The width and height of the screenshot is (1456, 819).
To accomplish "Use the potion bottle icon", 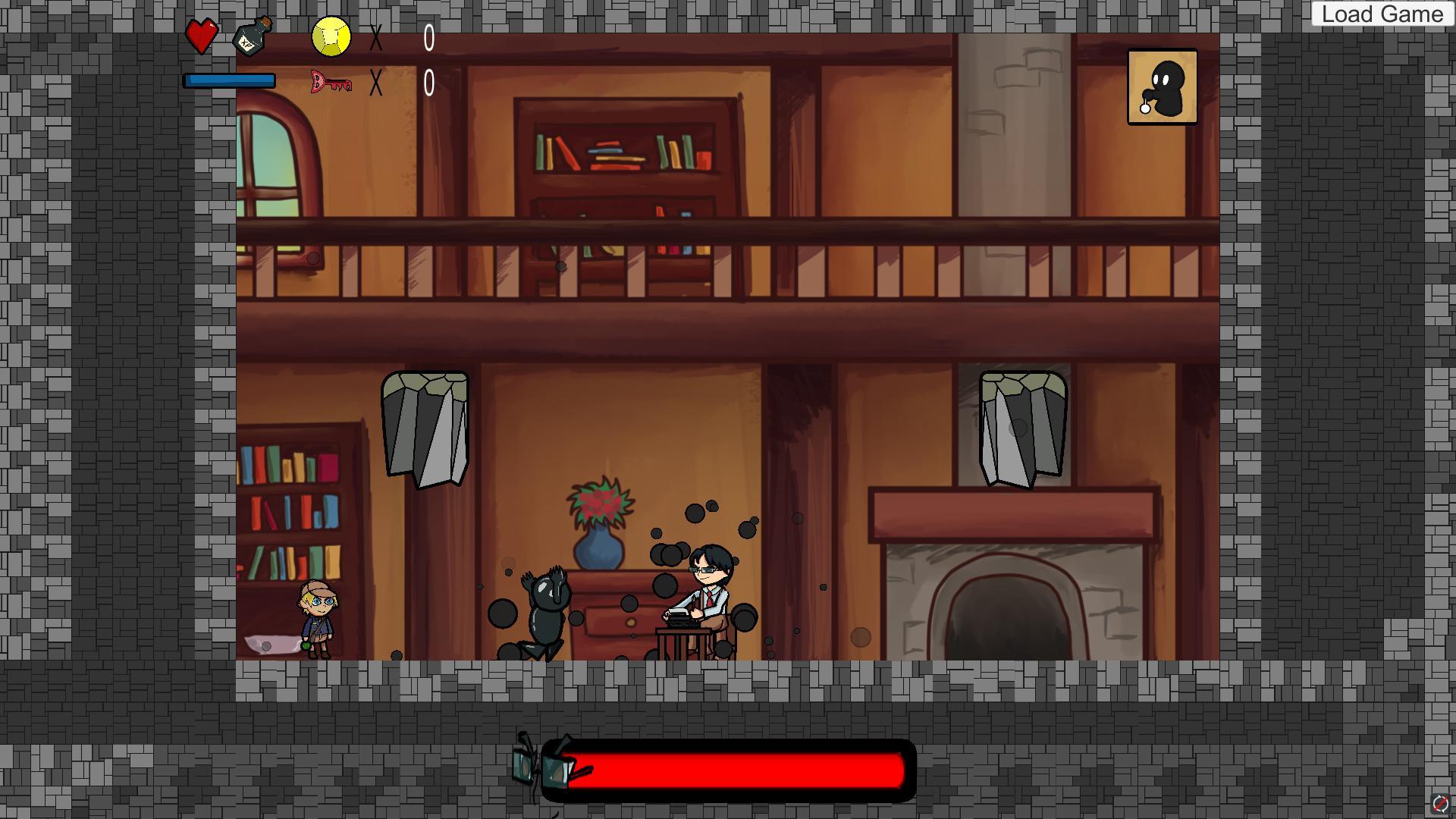I will pyautogui.click(x=253, y=36).
